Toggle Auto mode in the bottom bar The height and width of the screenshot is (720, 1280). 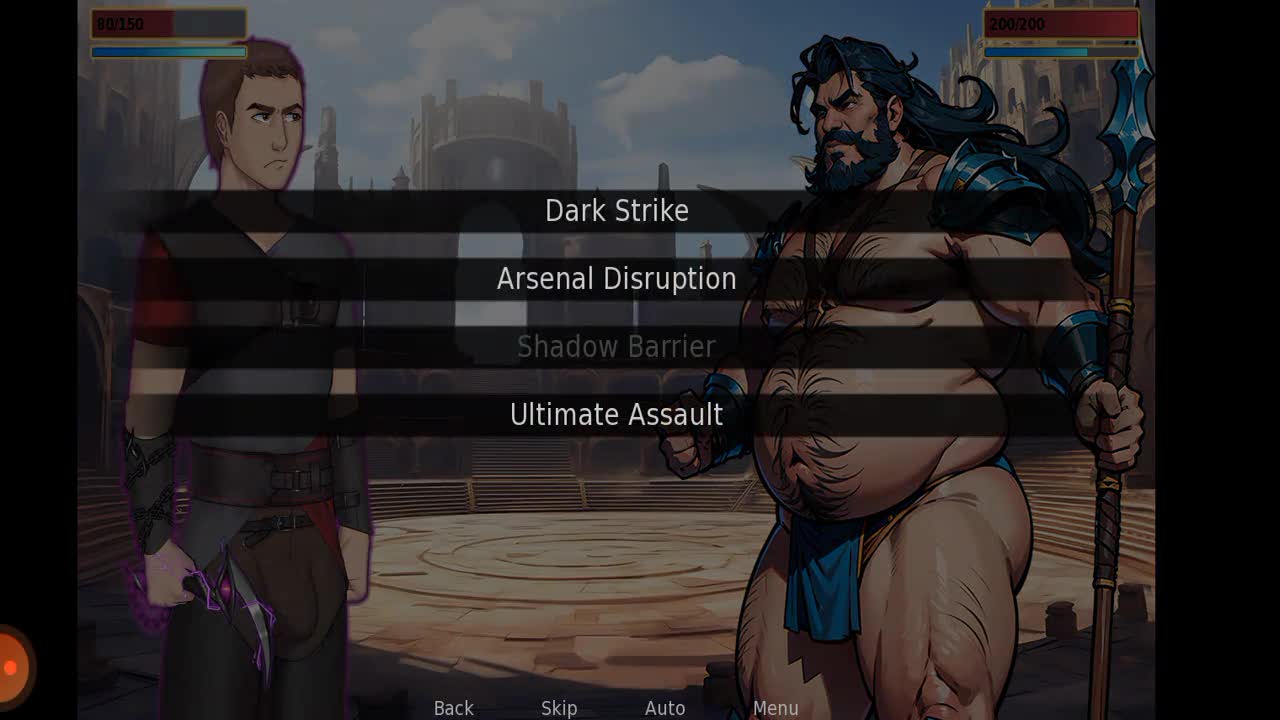pyautogui.click(x=665, y=708)
